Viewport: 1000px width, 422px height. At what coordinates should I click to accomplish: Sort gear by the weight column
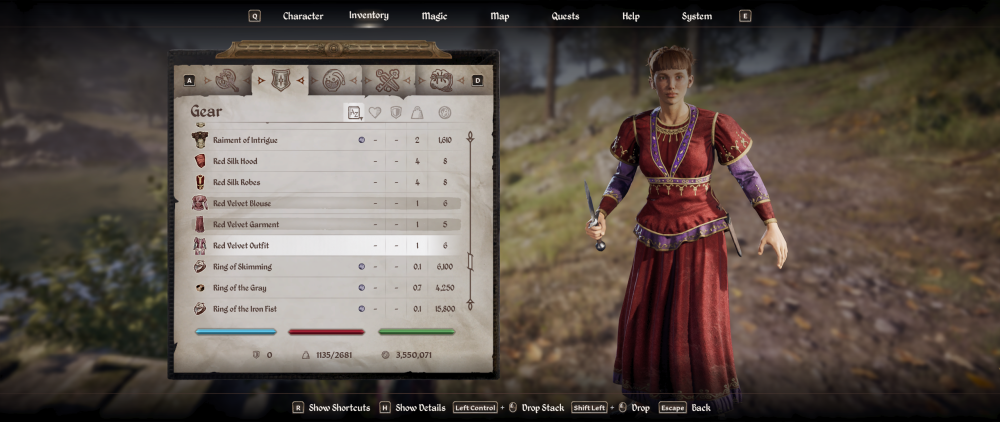point(417,113)
